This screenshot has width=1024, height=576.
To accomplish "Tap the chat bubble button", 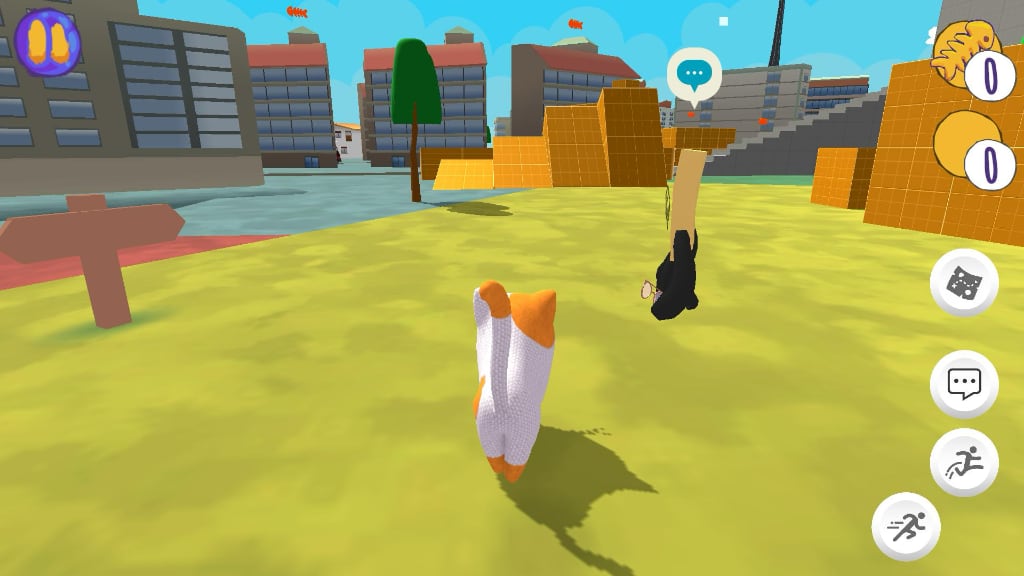I will [x=964, y=384].
